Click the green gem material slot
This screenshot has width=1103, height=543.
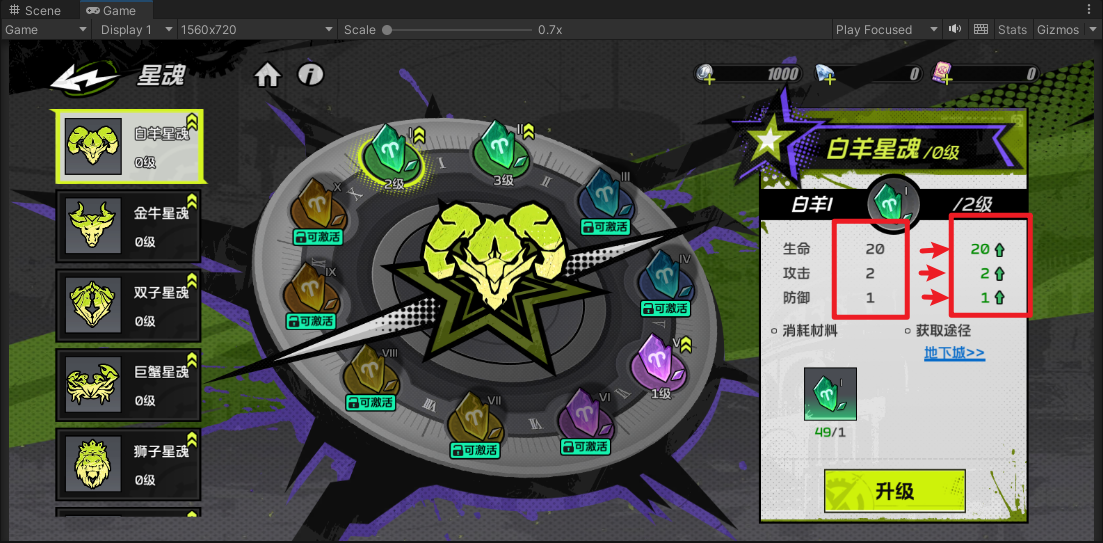click(x=829, y=394)
